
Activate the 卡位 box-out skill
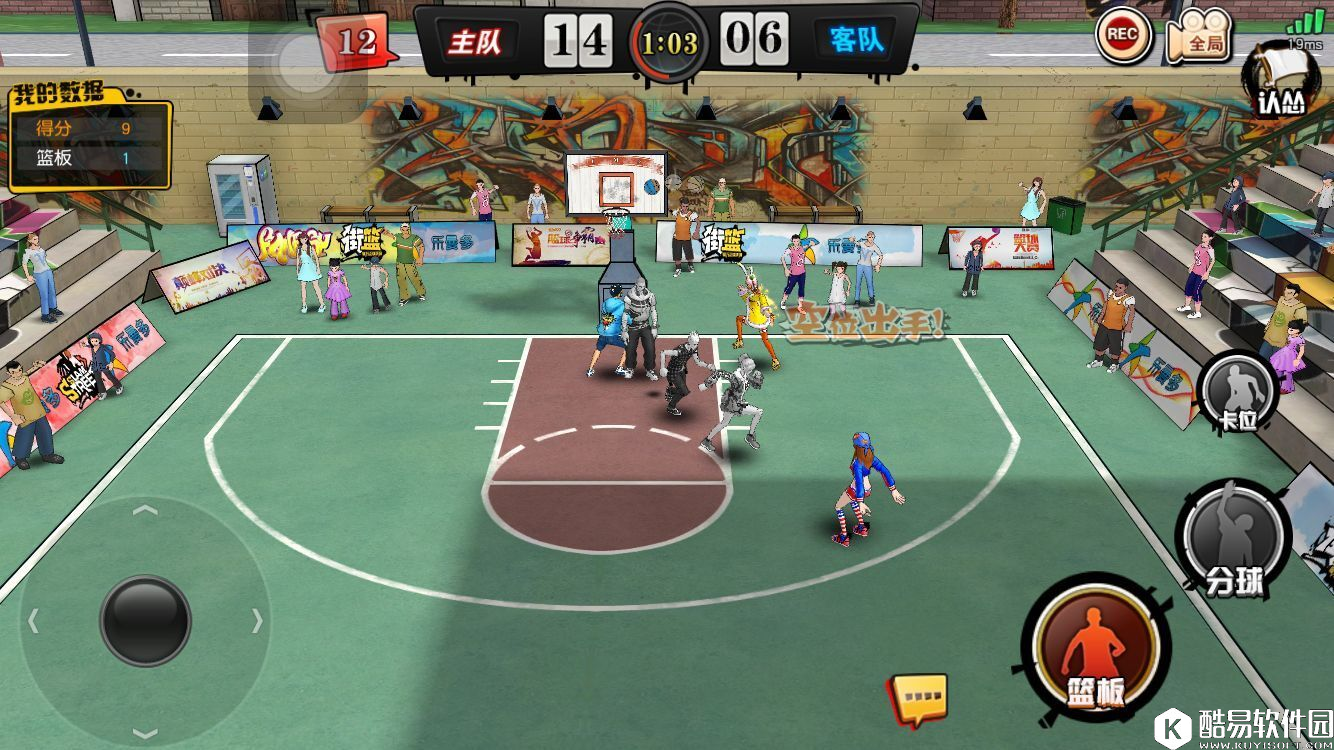pyautogui.click(x=1239, y=392)
